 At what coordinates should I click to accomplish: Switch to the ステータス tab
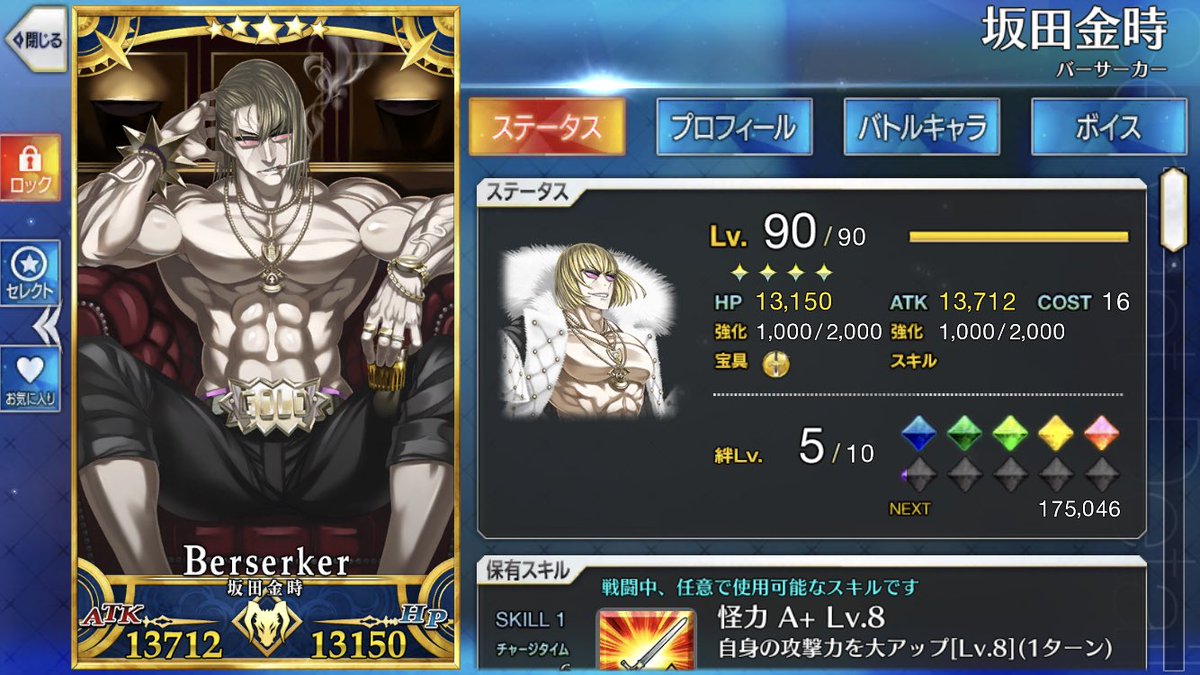pyautogui.click(x=547, y=127)
